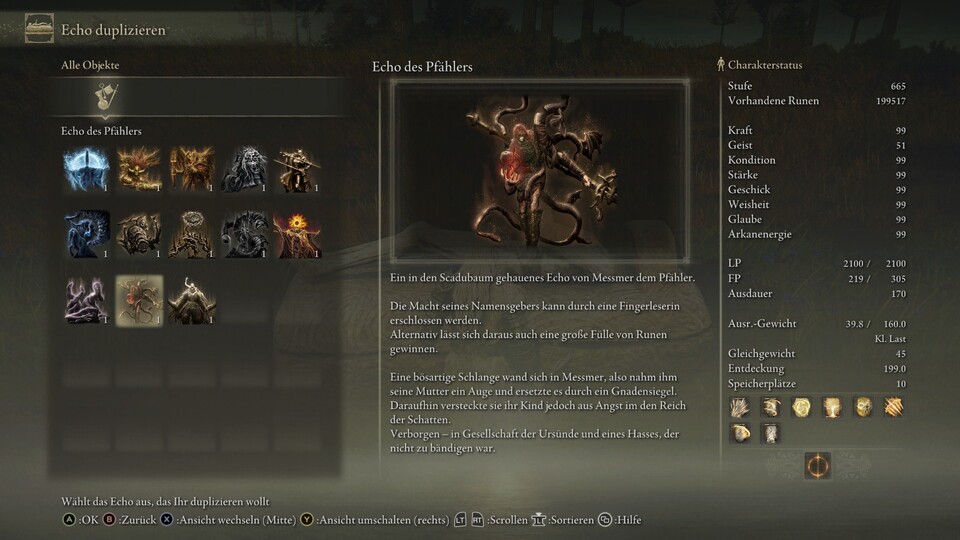Pick the dark blue spiral creature echo

point(87,235)
